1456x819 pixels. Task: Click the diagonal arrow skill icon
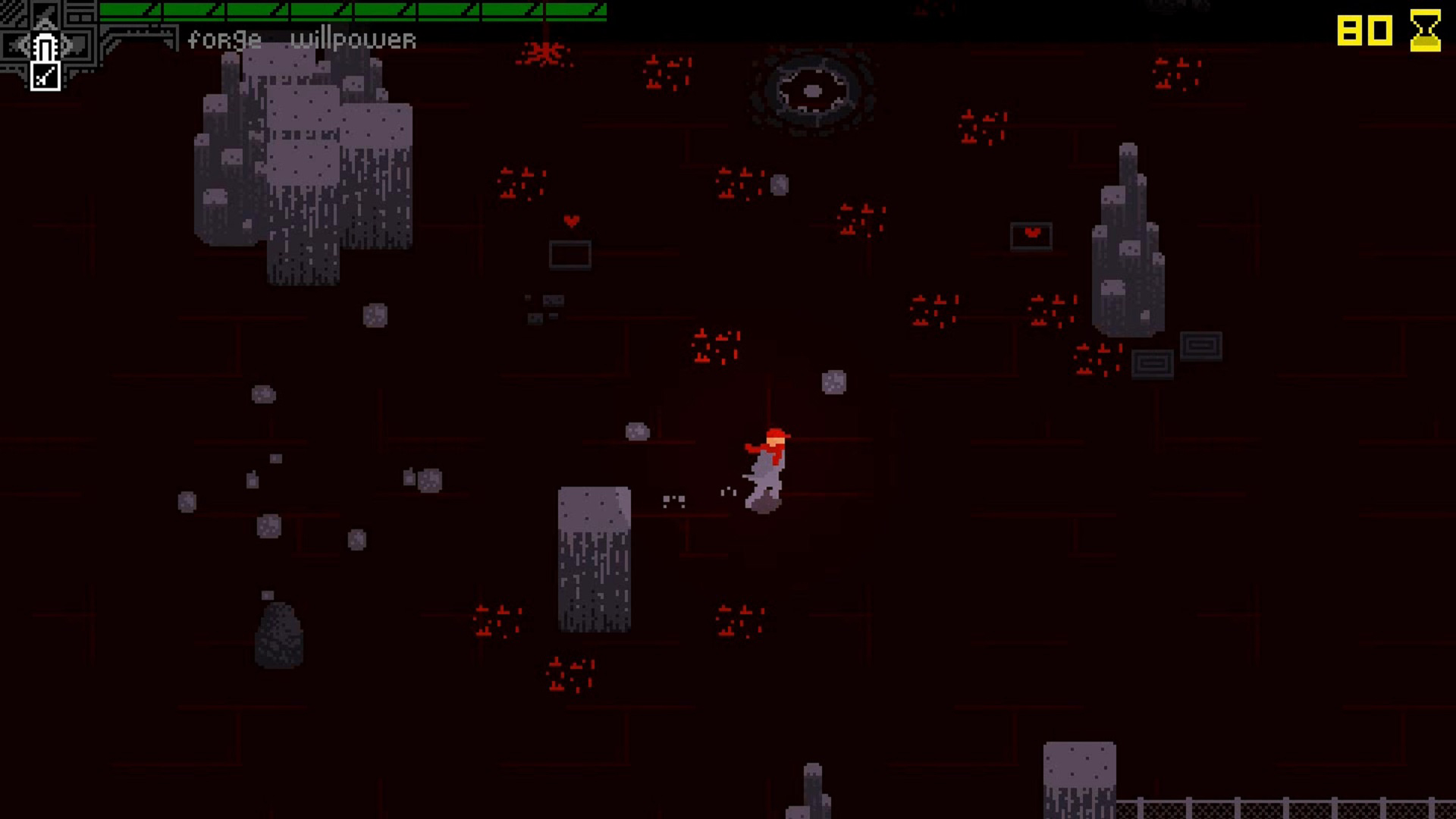tap(45, 76)
